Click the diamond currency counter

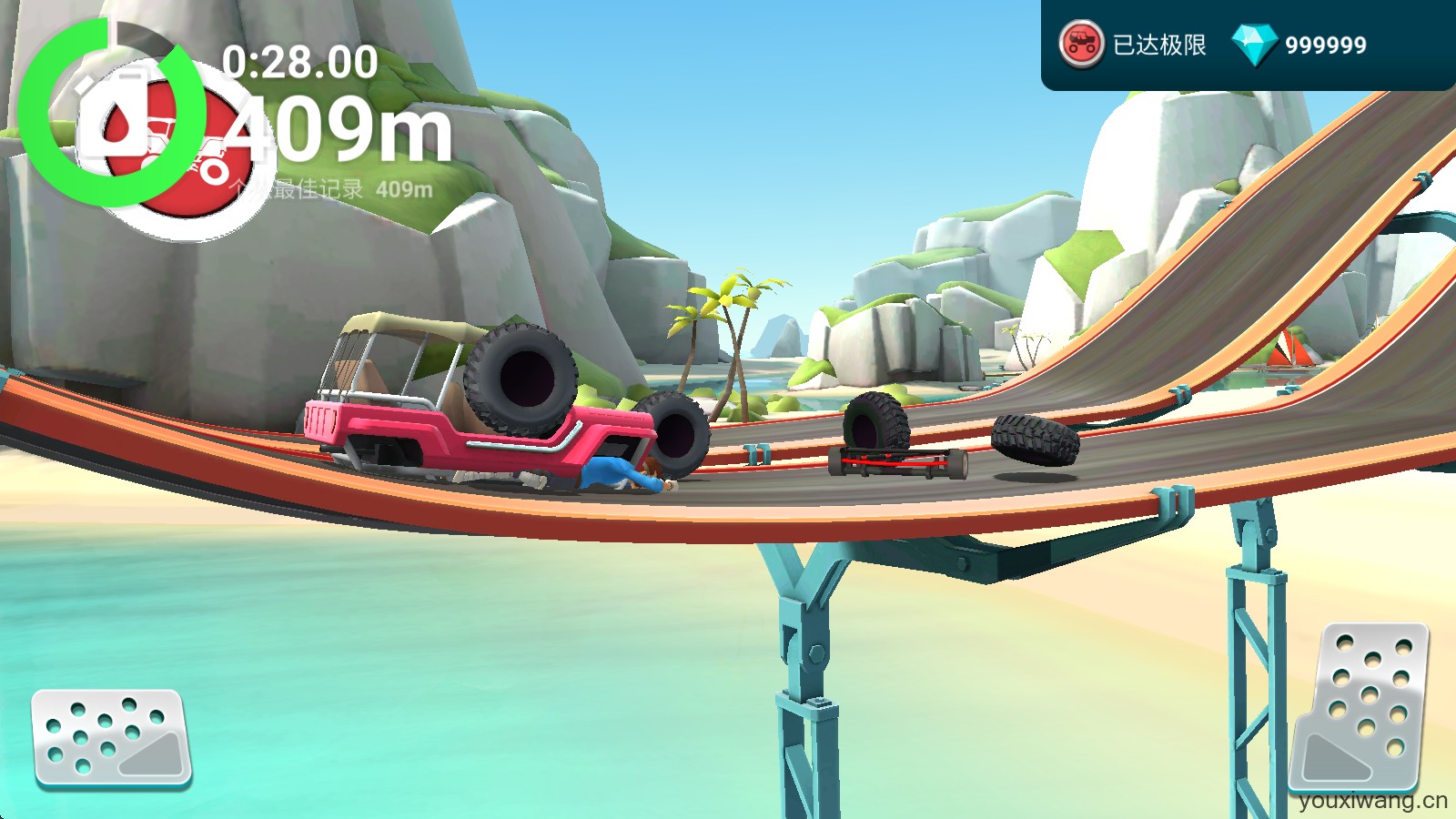coord(1300,45)
